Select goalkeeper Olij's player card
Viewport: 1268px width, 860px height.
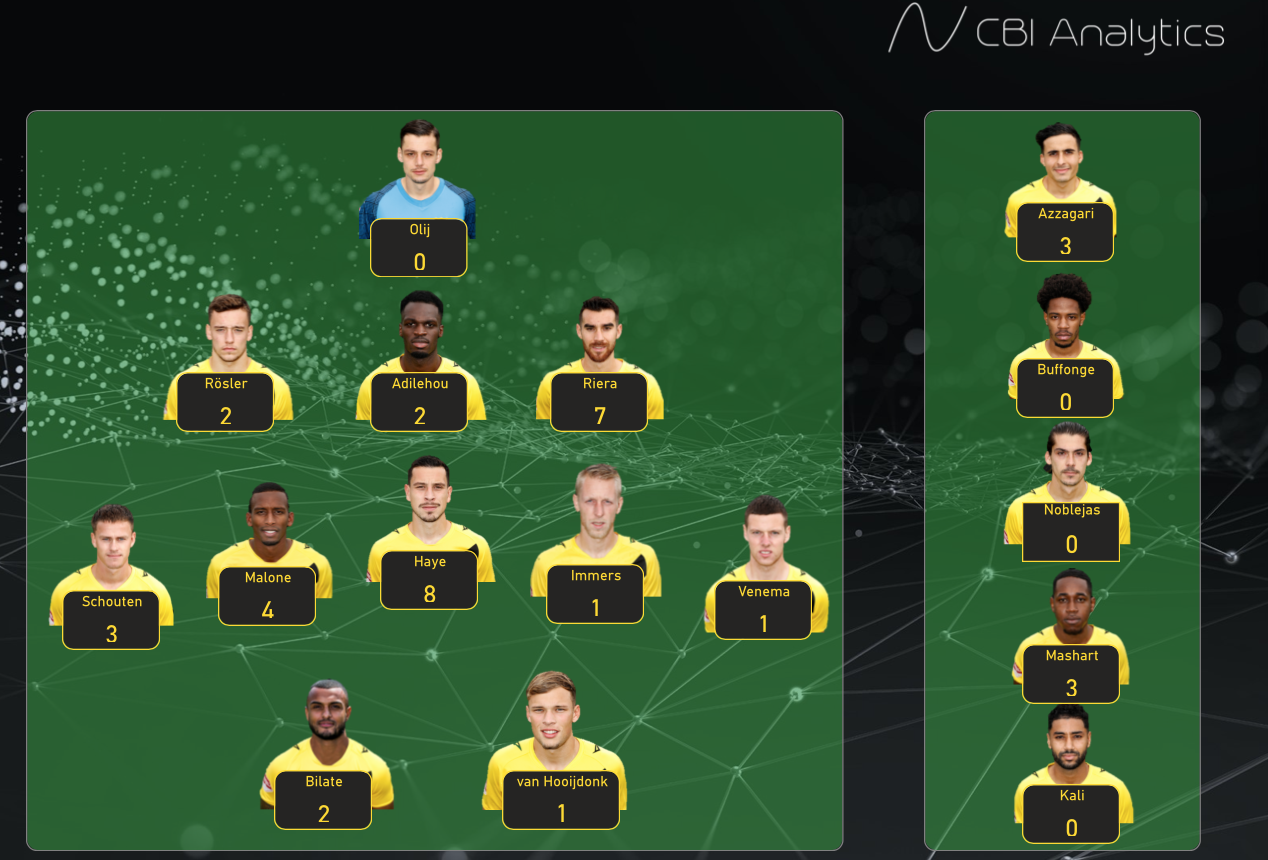tap(418, 247)
